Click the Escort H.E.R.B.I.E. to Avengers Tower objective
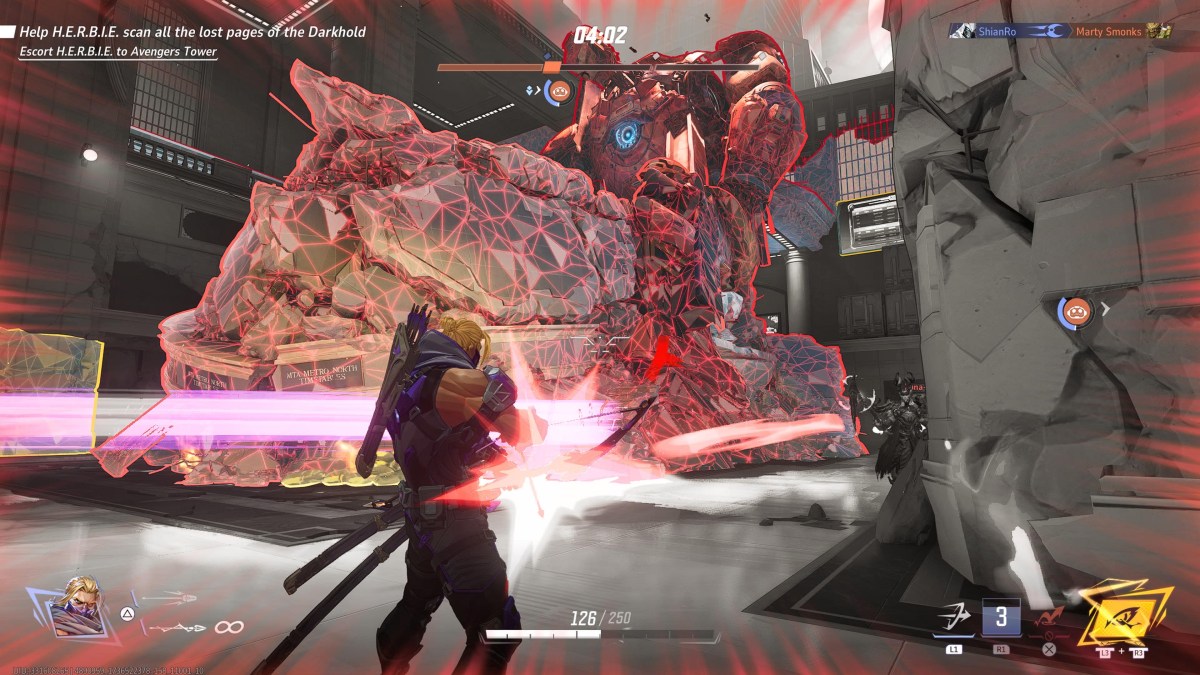This screenshot has height=675, width=1200. click(x=118, y=52)
